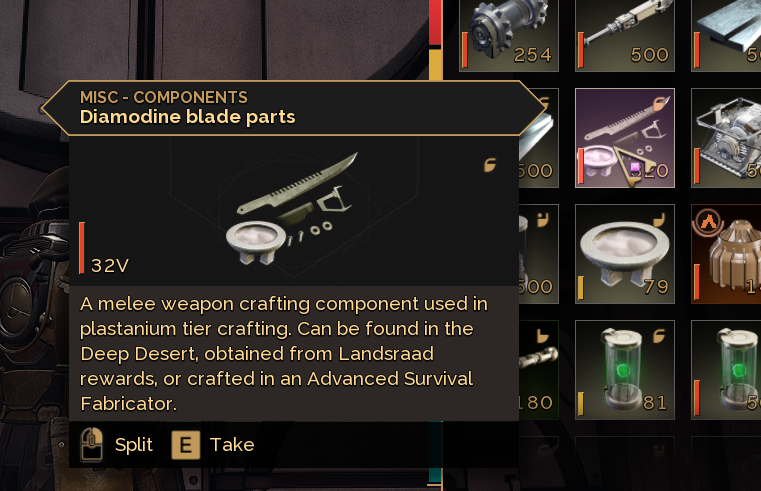761x491 pixels.
Task: Select the metal rod tool stack of 500
Action: coord(624,34)
